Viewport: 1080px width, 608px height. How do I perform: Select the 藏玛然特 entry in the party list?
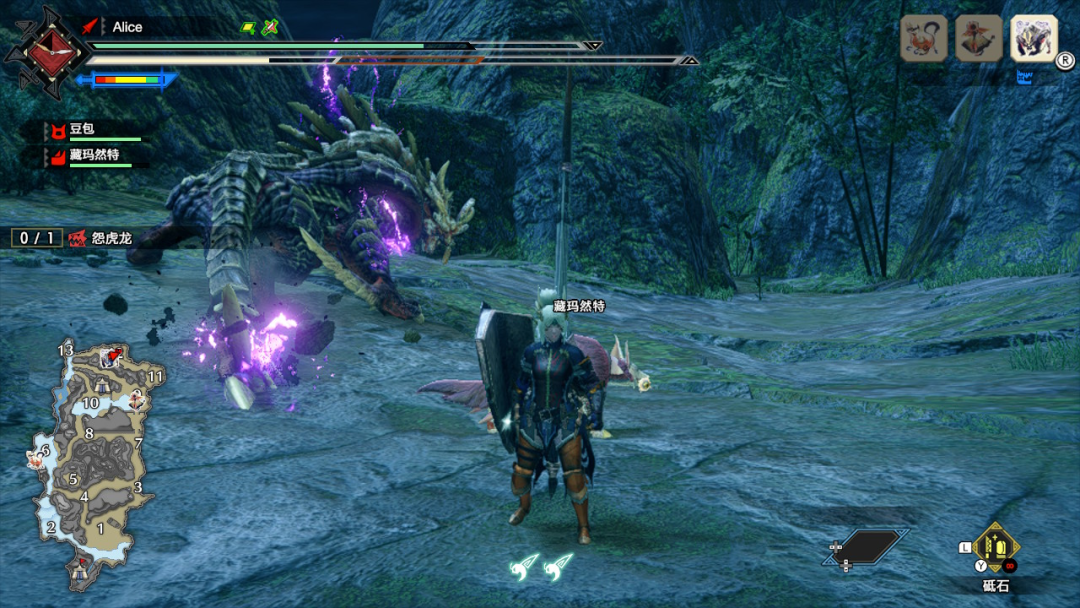point(96,155)
